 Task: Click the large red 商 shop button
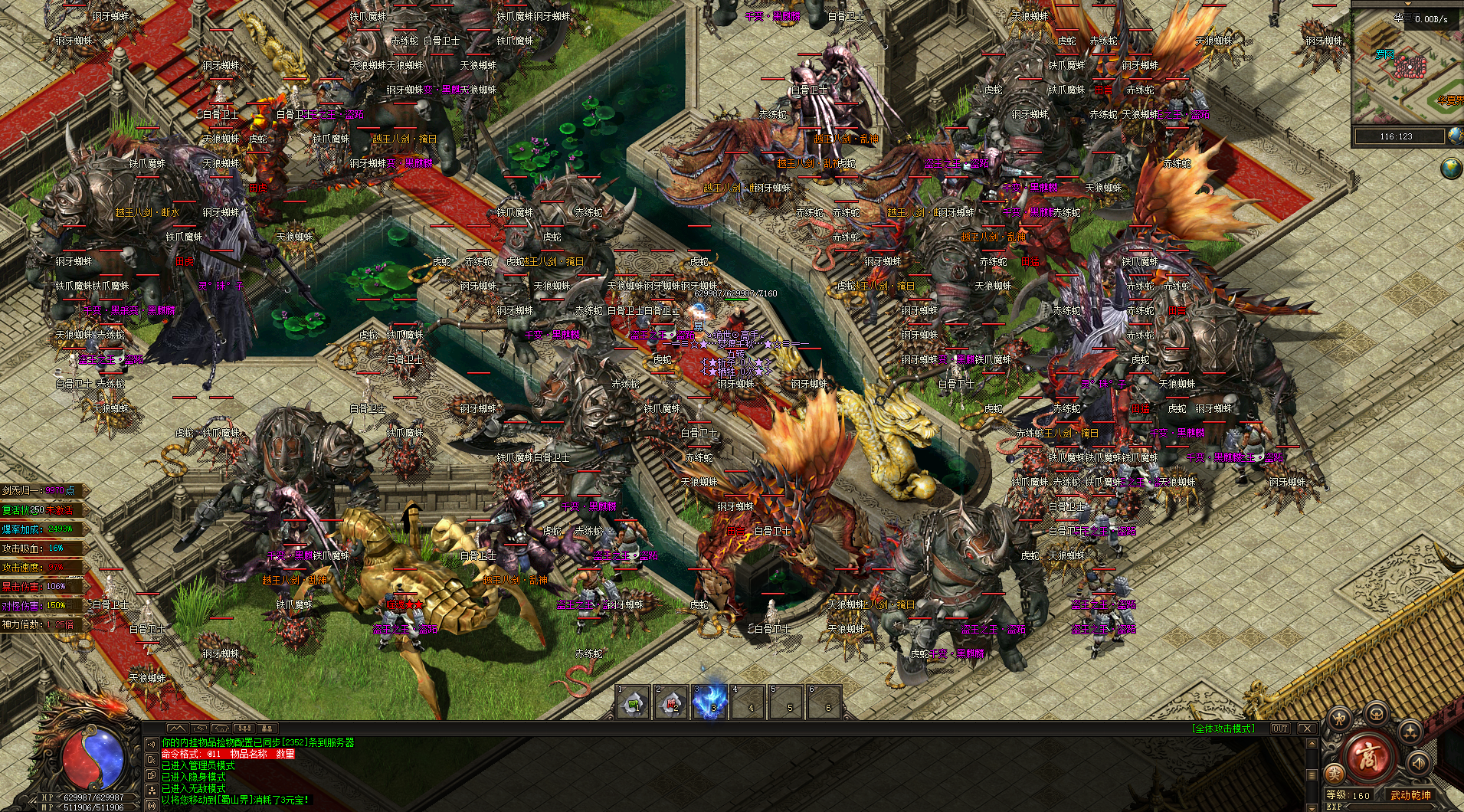(x=1367, y=758)
